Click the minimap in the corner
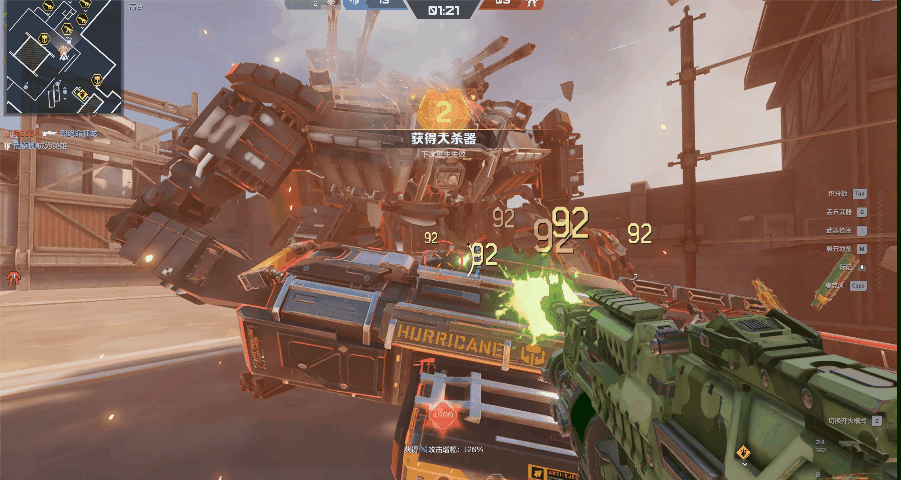901x480 pixels. [x=64, y=56]
